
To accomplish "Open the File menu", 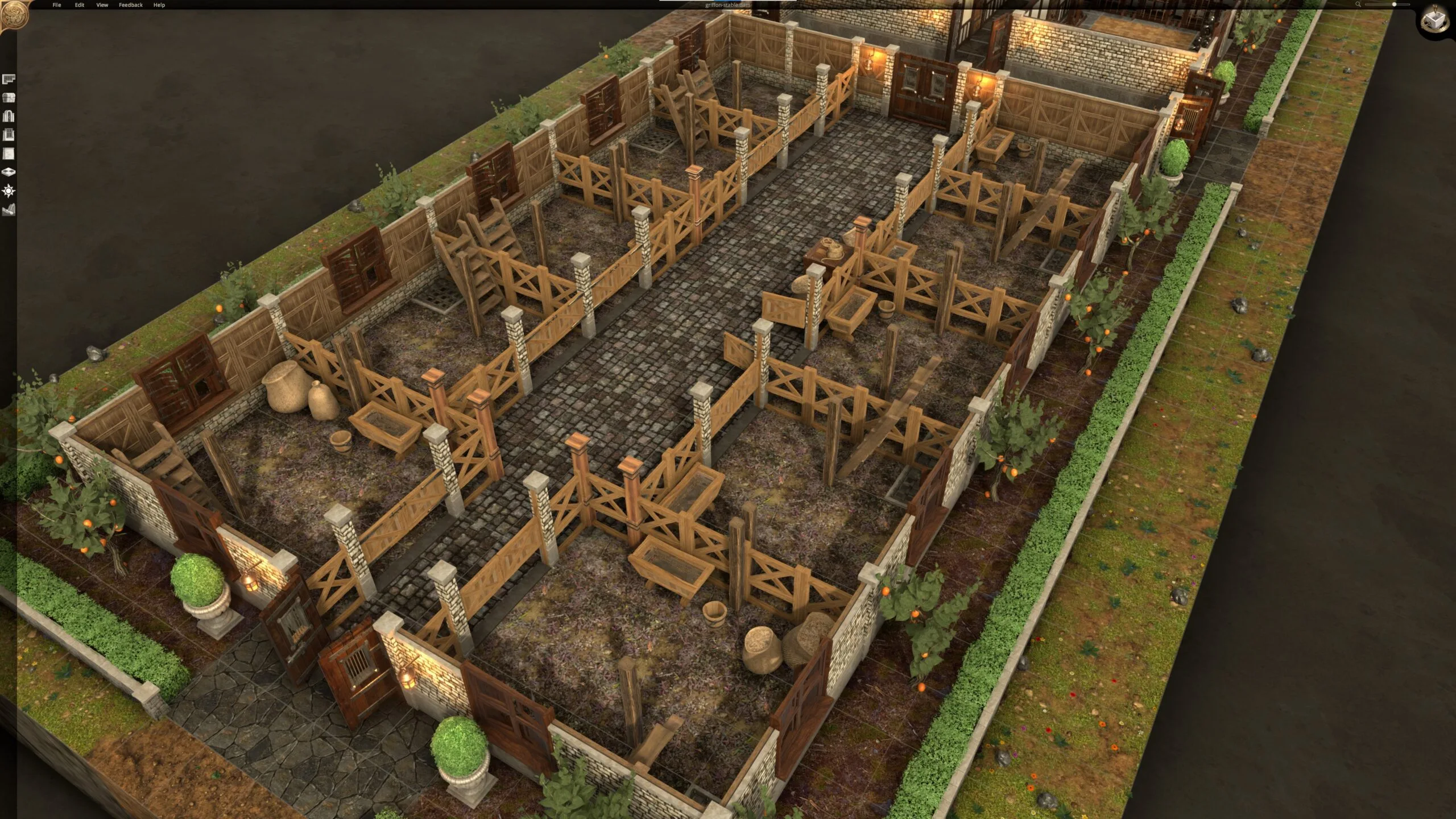I will point(57,5).
